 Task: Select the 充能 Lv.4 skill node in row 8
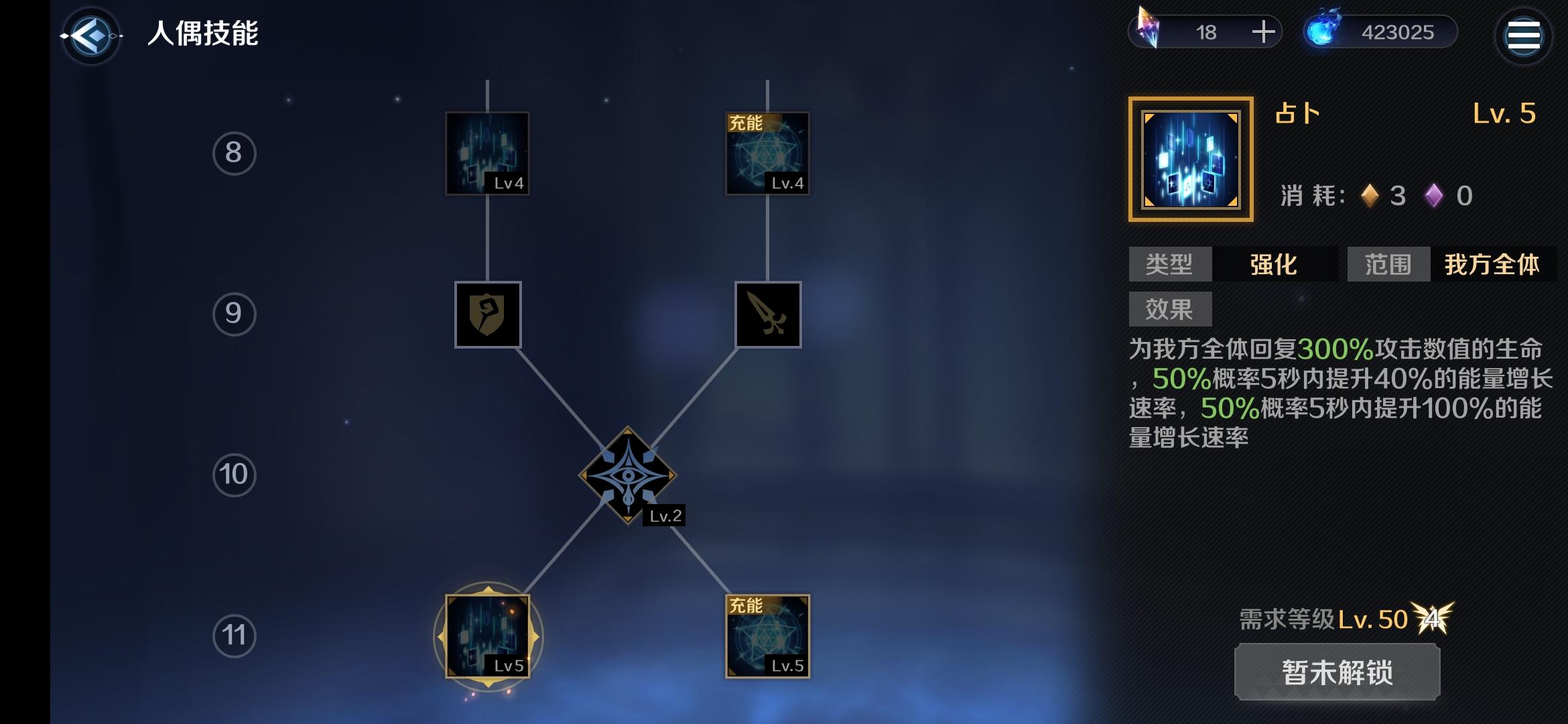(767, 153)
